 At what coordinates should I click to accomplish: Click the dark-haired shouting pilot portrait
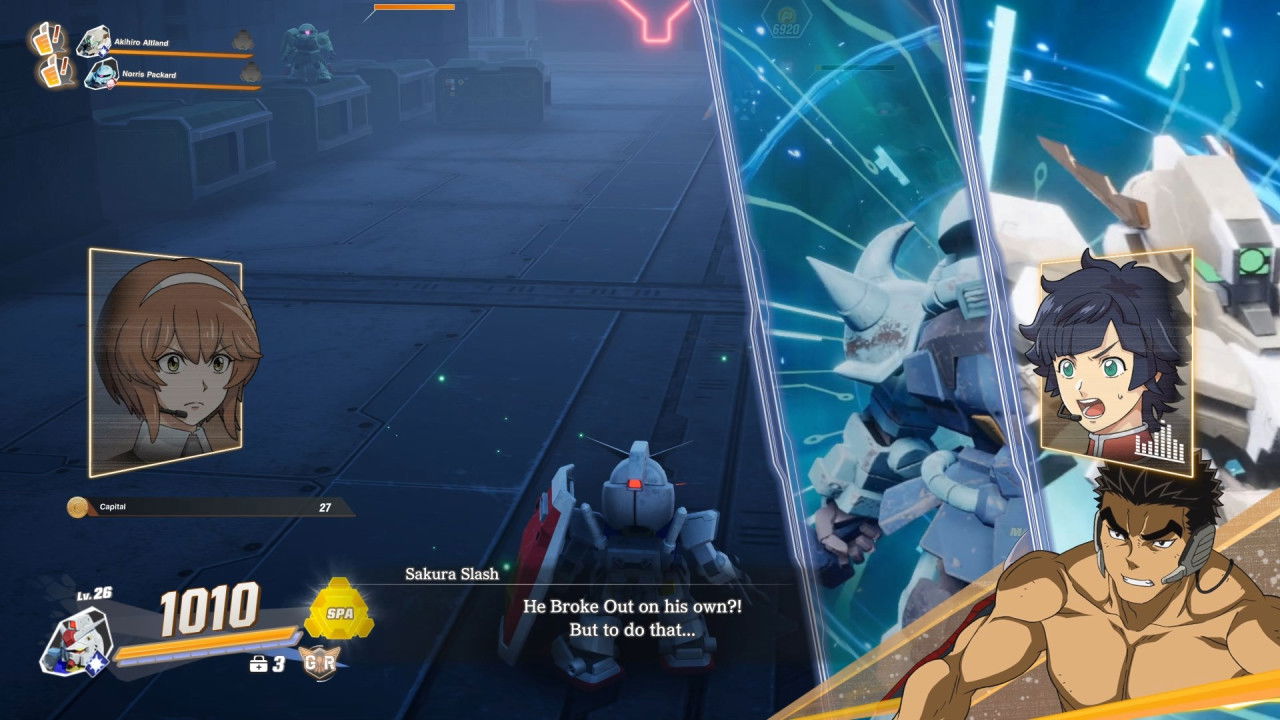[x=1115, y=358]
